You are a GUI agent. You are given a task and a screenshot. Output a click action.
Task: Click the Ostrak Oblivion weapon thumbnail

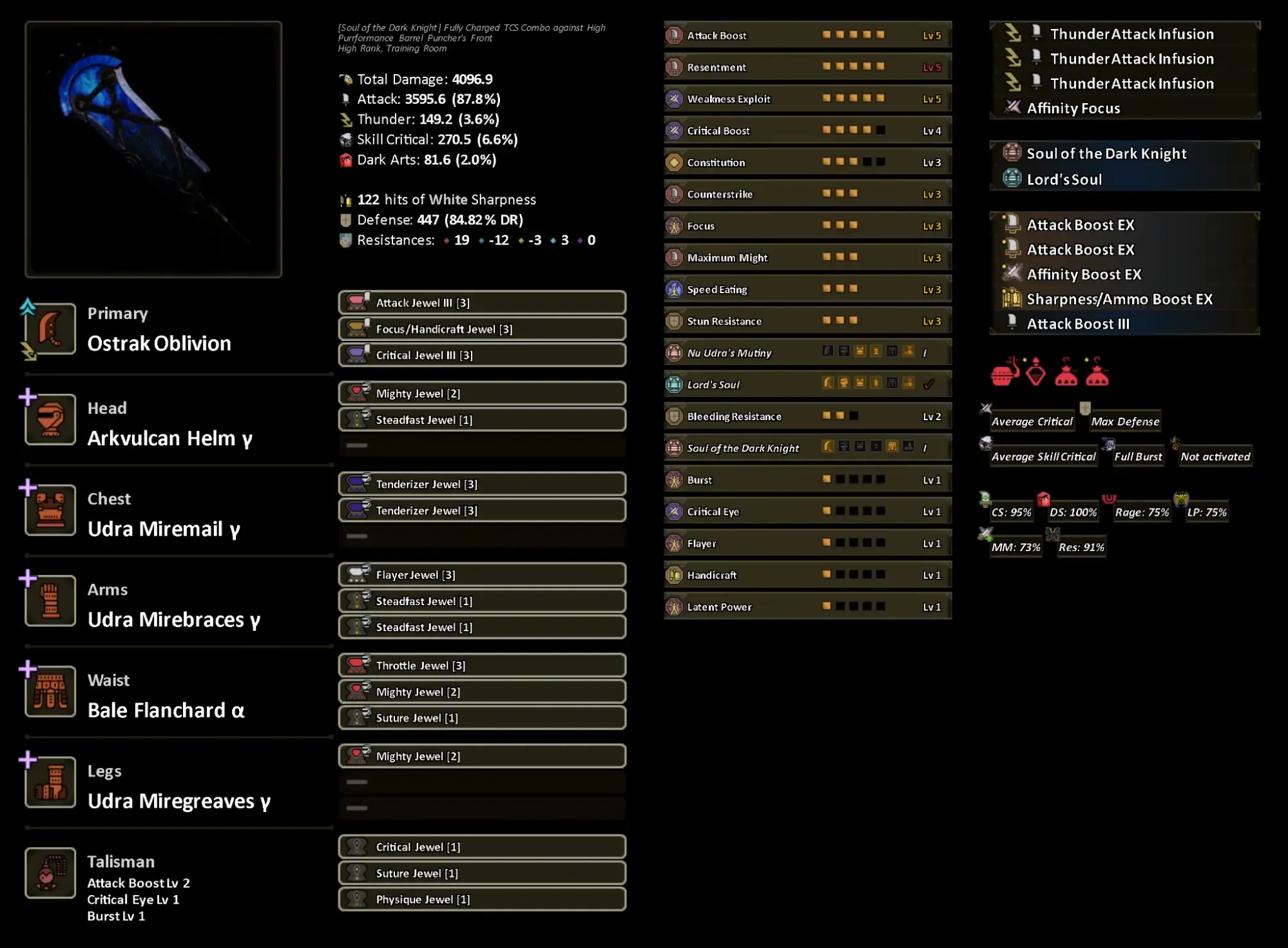[153, 150]
